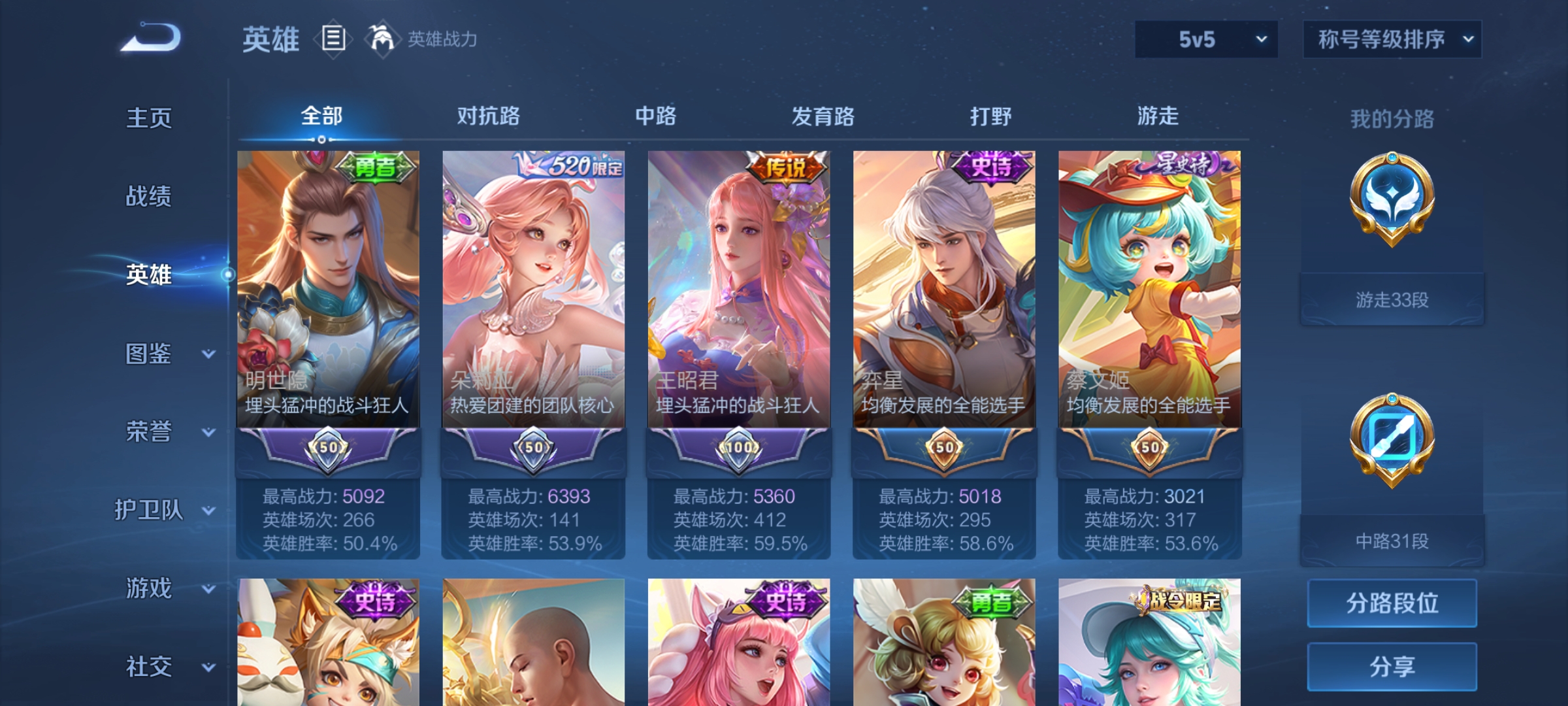Image resolution: width=1568 pixels, height=706 pixels.
Task: Show heroes under the 打野 tab
Action: click(990, 116)
